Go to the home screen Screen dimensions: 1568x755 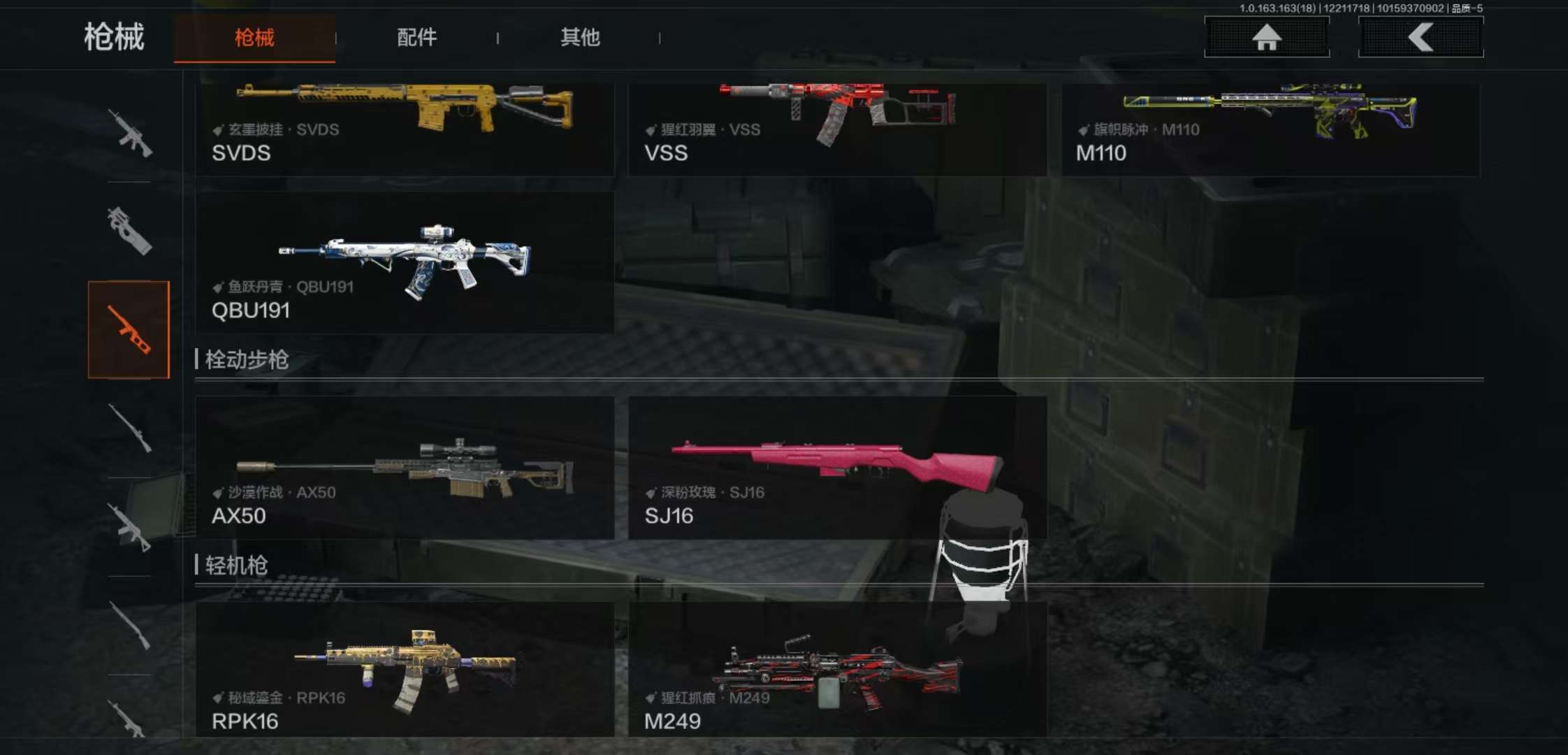coord(1266,36)
